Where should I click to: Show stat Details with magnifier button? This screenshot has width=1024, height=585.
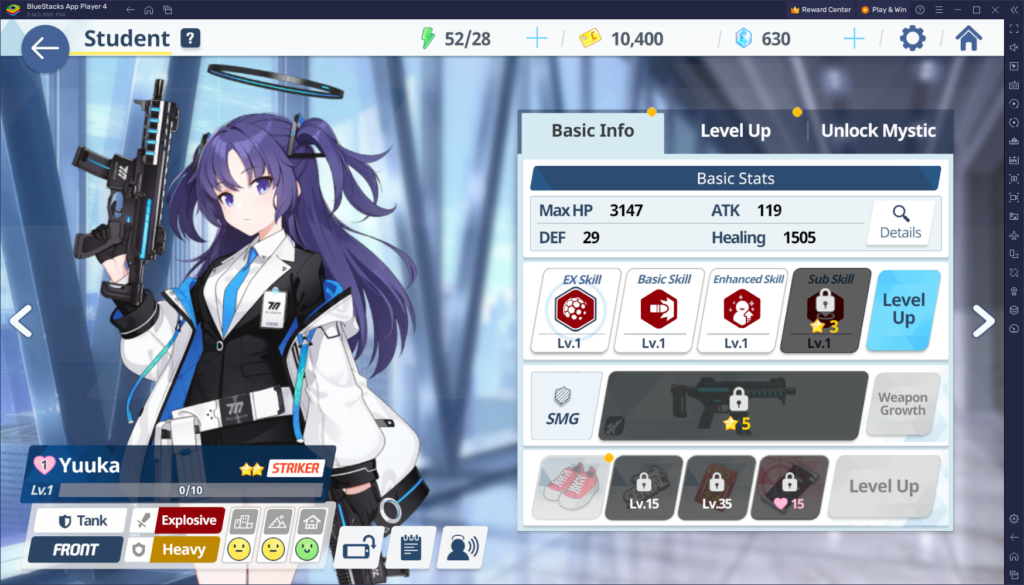click(x=900, y=222)
